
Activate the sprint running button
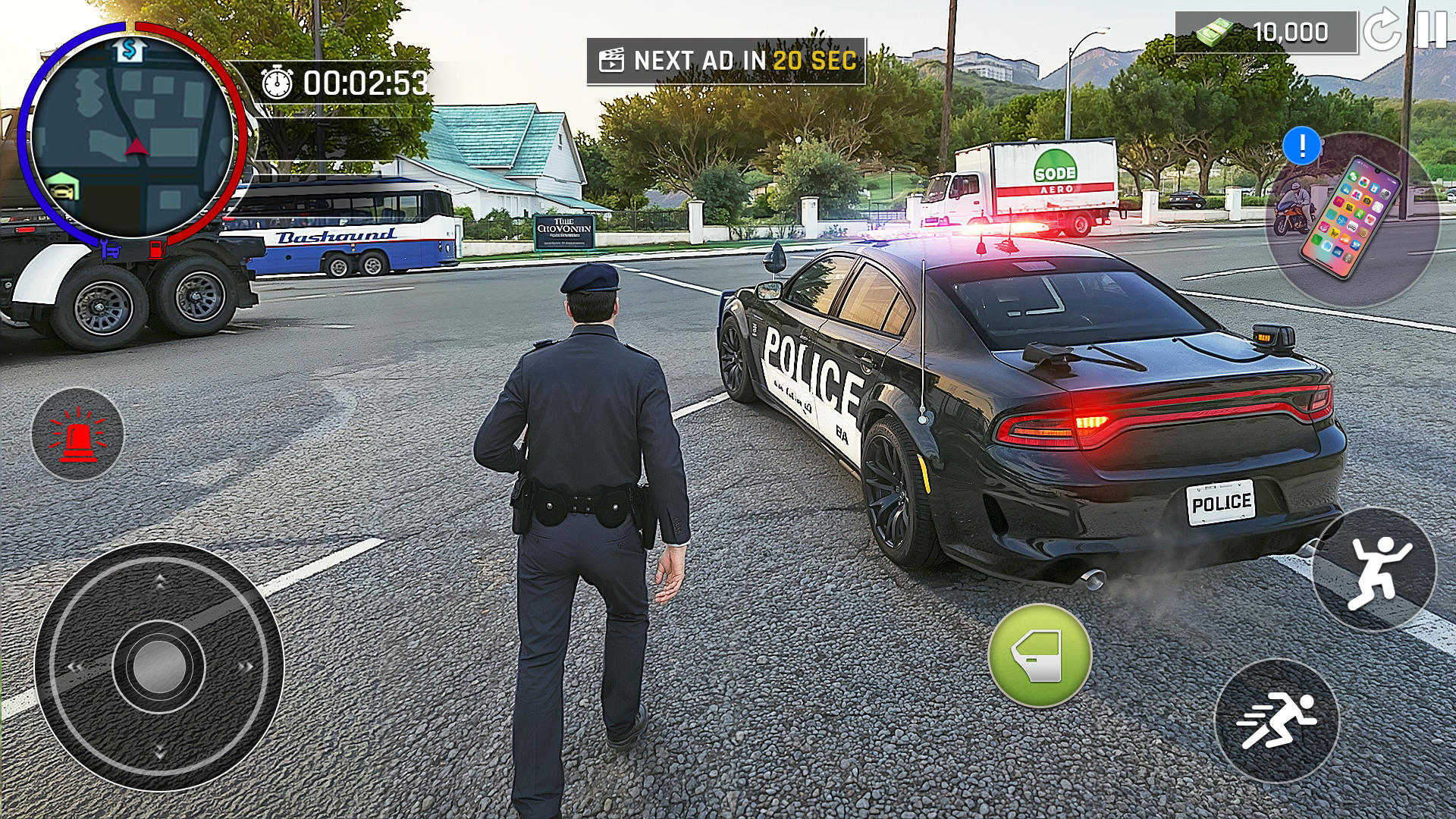click(1277, 720)
